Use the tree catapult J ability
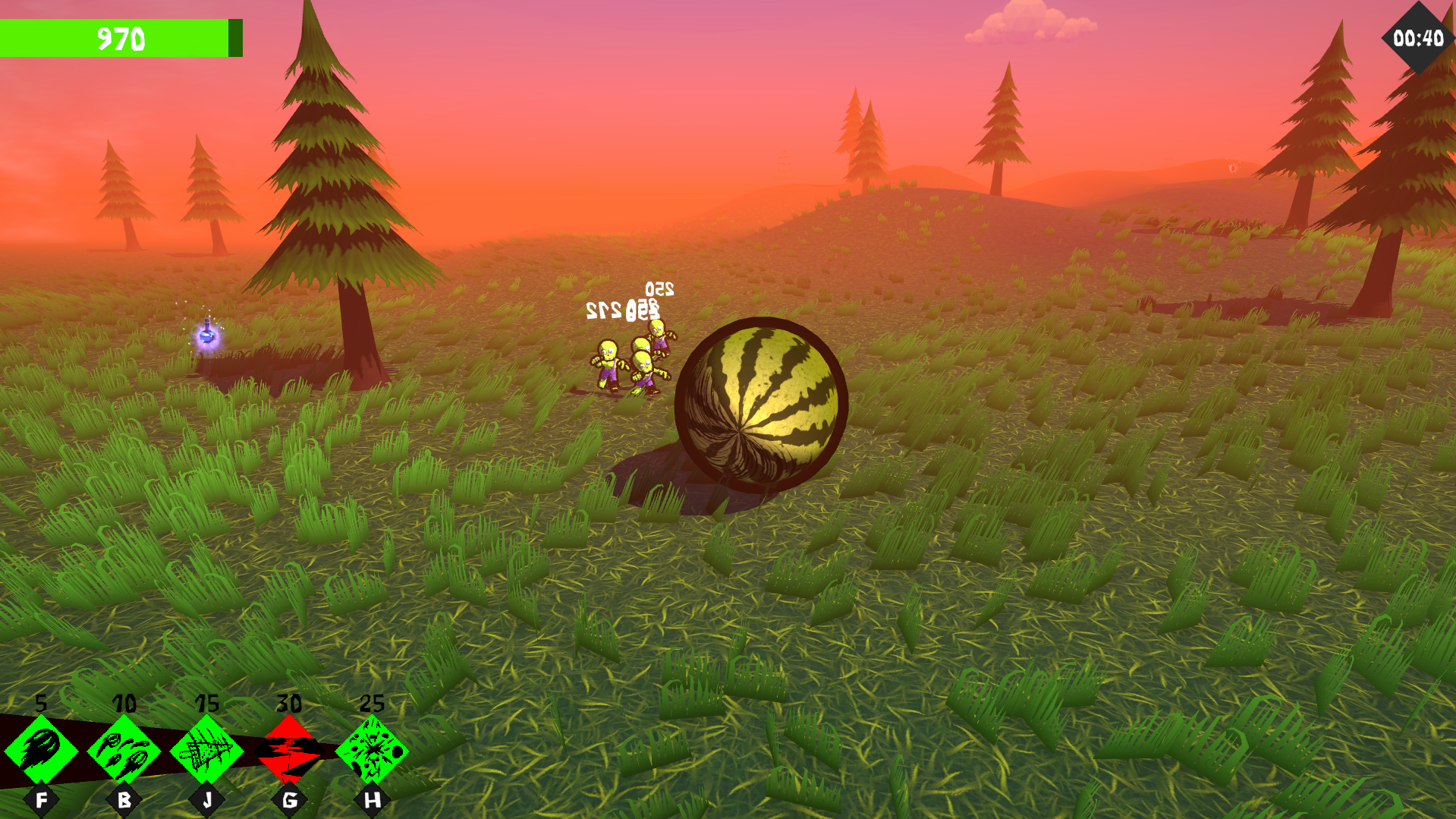Viewport: 1456px width, 819px height. pyautogui.click(x=206, y=751)
